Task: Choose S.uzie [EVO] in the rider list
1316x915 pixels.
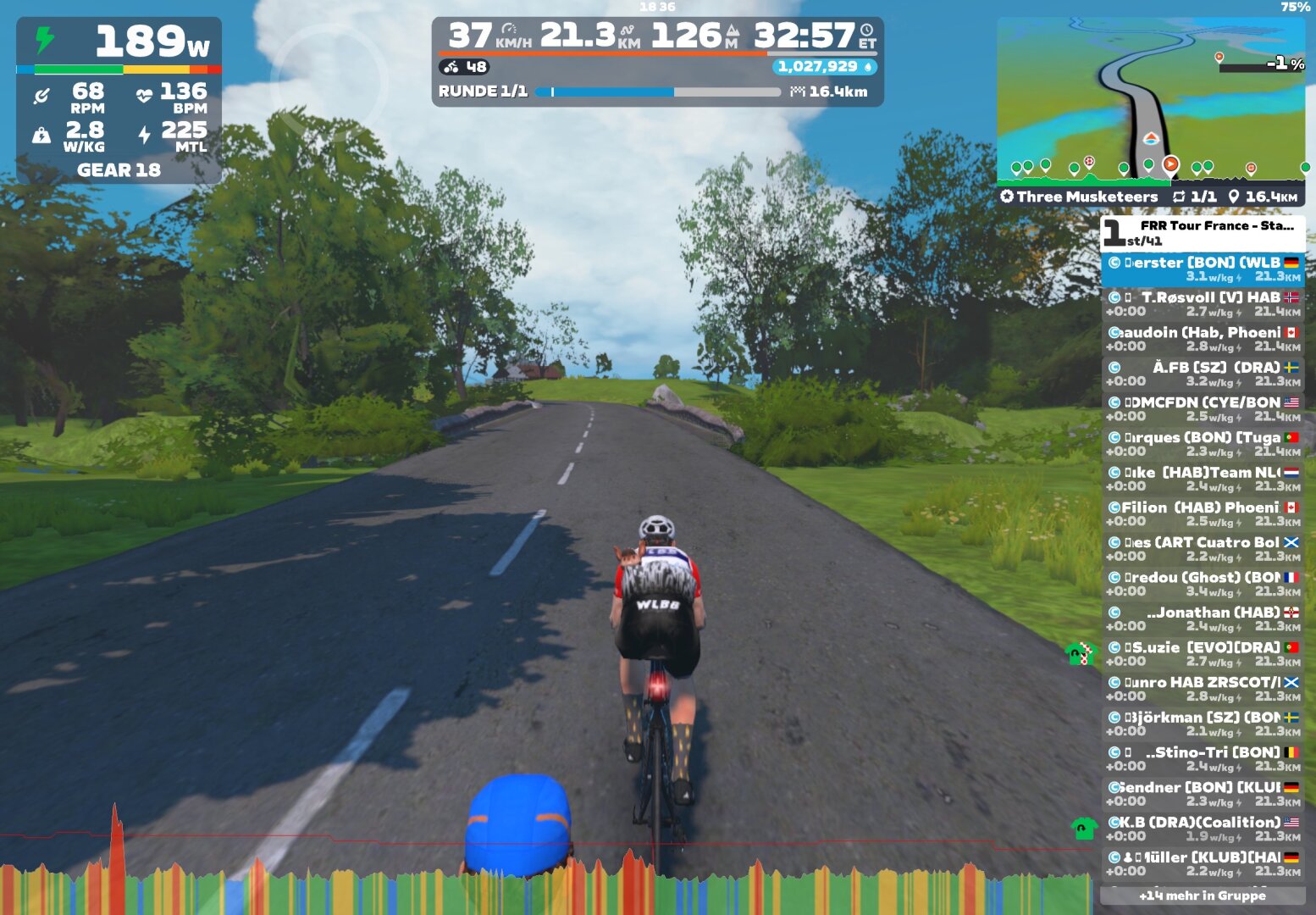Action: pos(1203,654)
